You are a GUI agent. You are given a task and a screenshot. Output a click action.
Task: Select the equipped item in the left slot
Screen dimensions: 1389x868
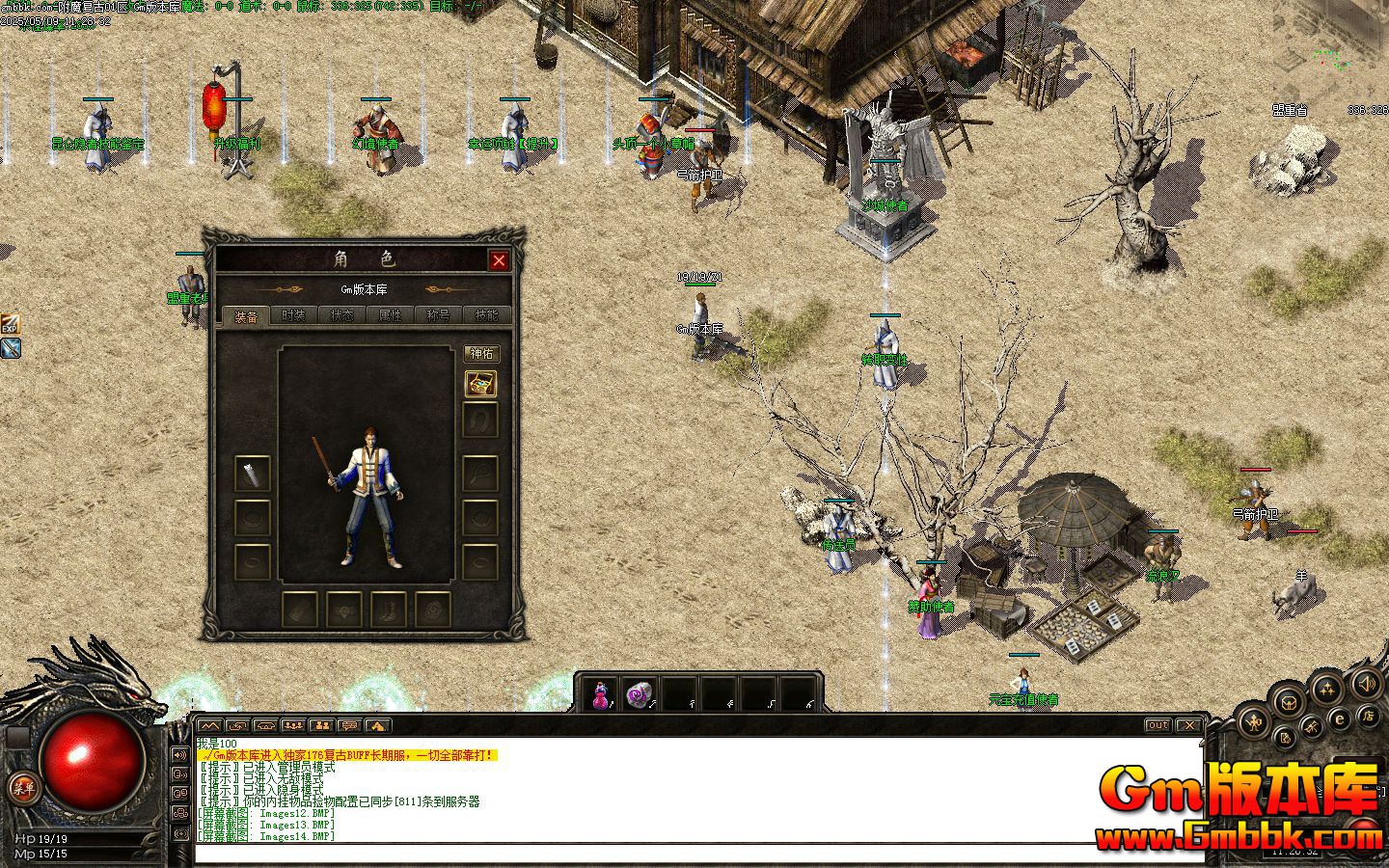253,474
